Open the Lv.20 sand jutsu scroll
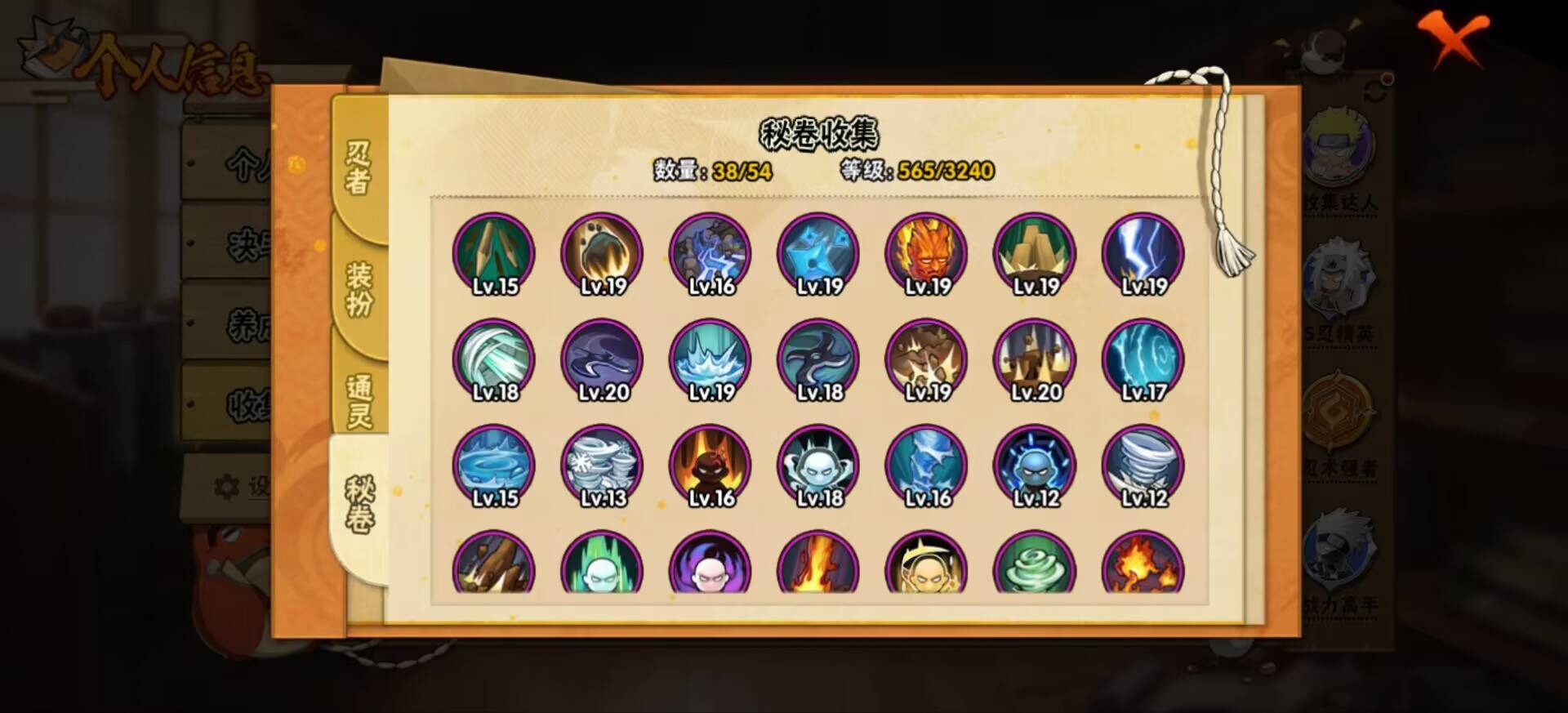This screenshot has width=1568, height=713. pyautogui.click(x=1033, y=359)
